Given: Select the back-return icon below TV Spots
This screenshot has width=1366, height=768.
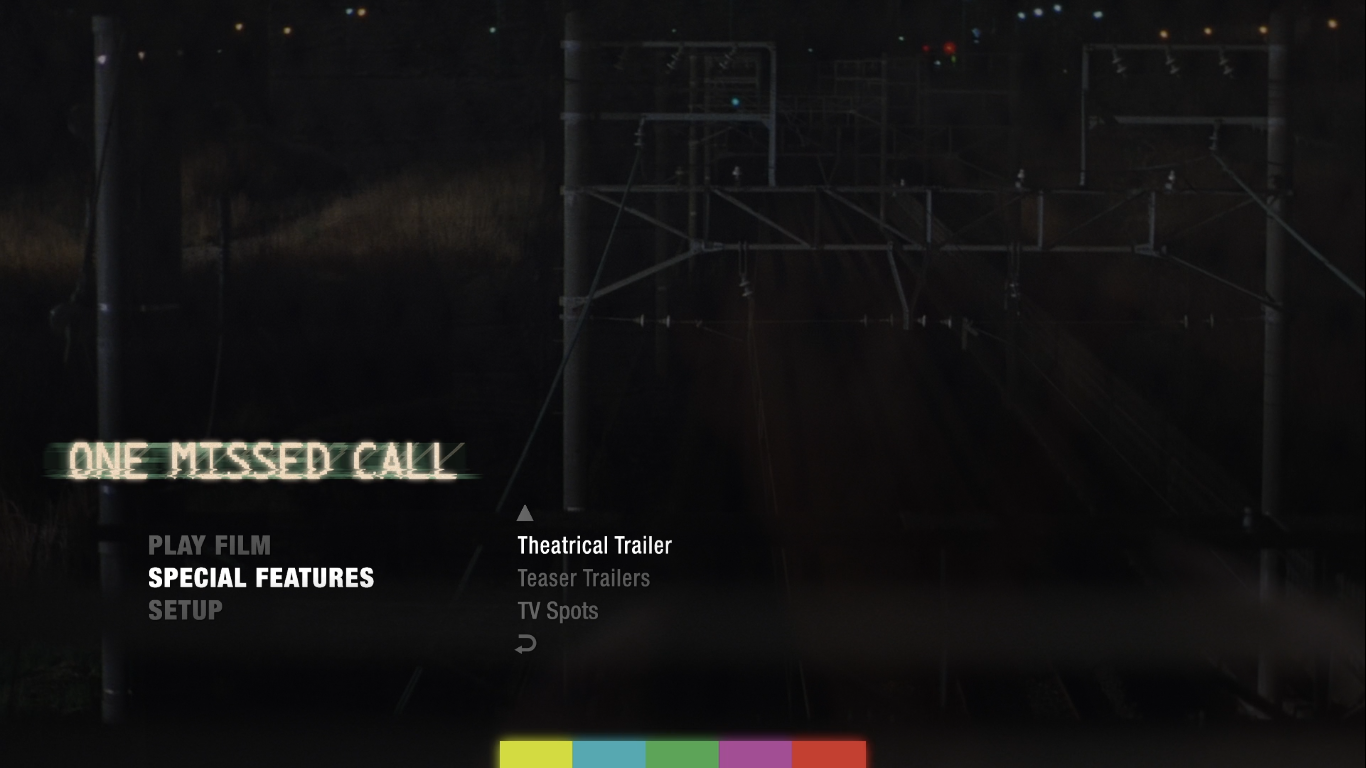Looking at the screenshot, I should tap(525, 644).
